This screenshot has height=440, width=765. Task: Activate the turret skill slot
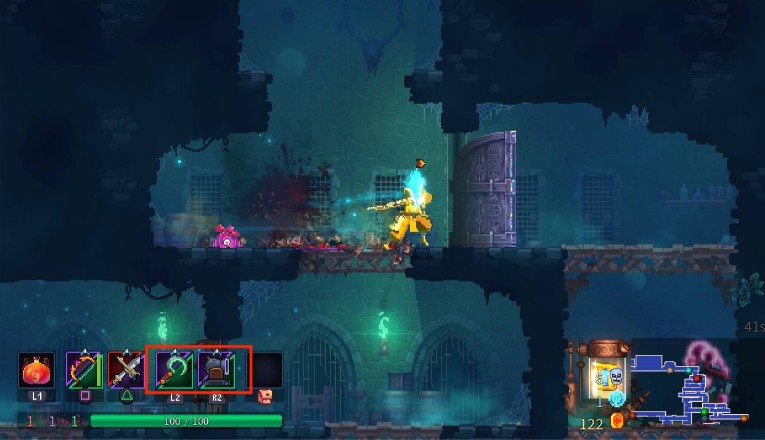point(216,371)
